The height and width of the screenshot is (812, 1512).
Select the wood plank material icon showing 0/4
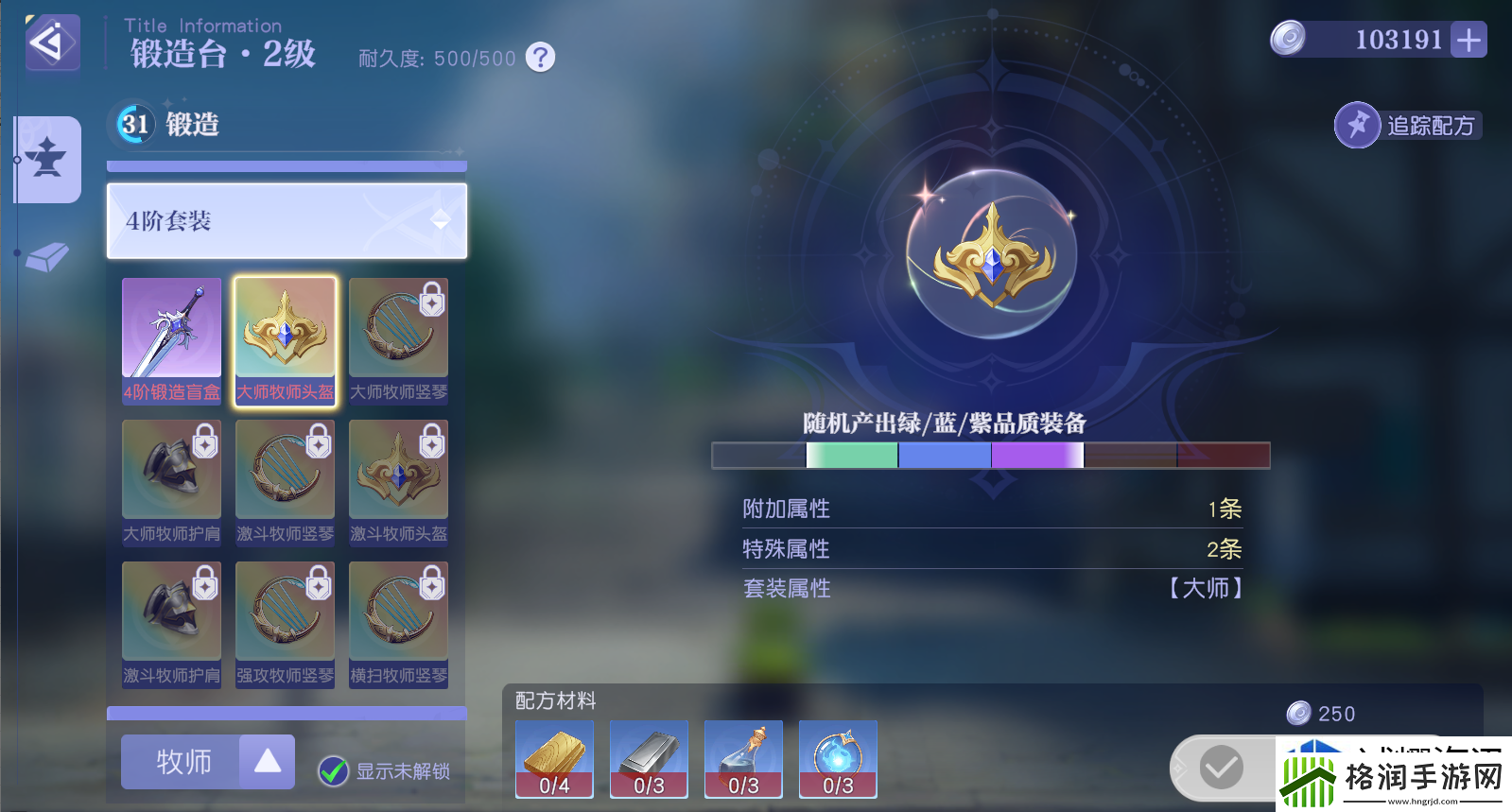tap(553, 756)
